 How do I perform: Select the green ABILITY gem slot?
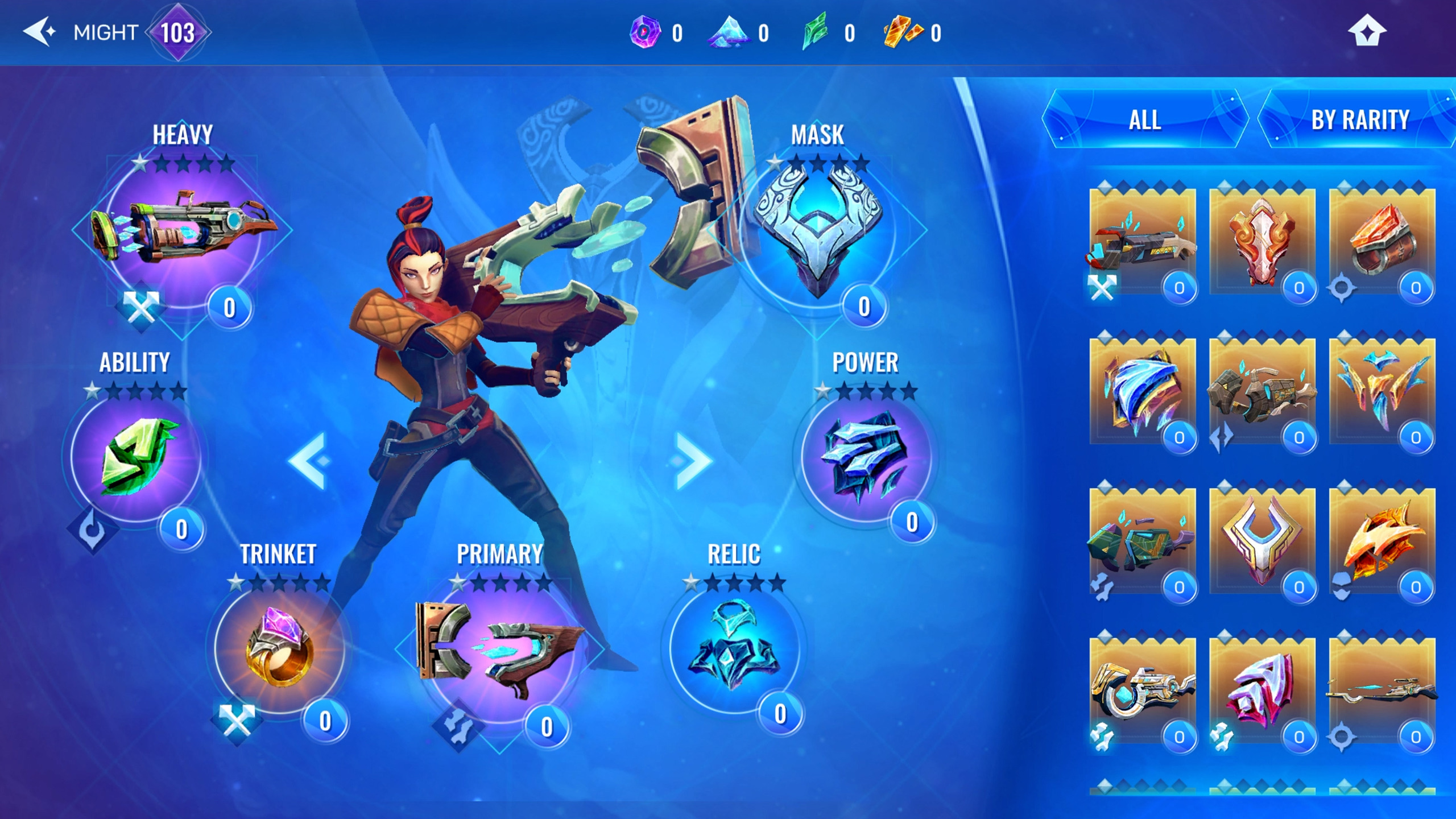pos(136,455)
